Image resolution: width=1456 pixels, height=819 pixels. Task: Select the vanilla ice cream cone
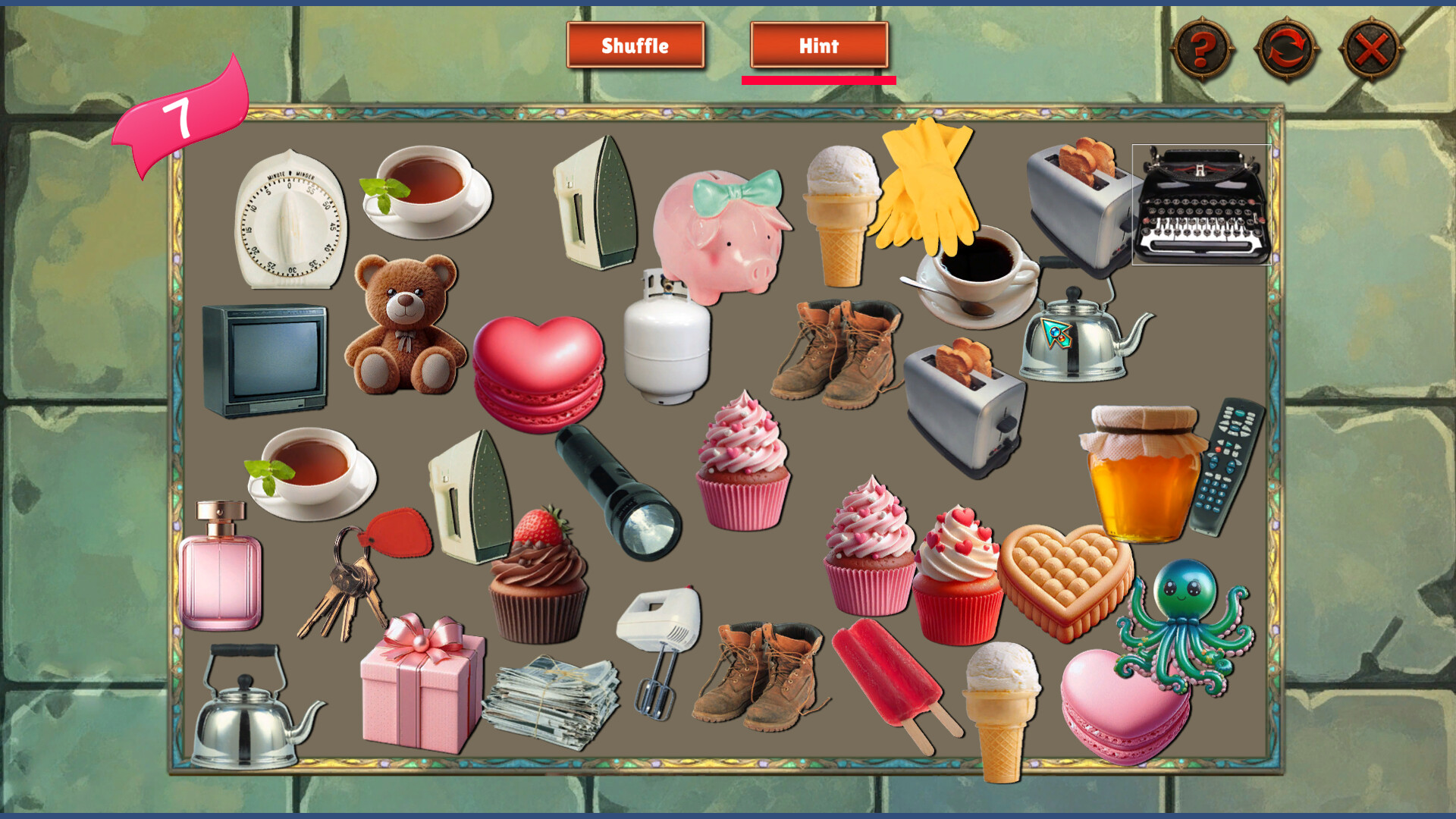click(842, 212)
